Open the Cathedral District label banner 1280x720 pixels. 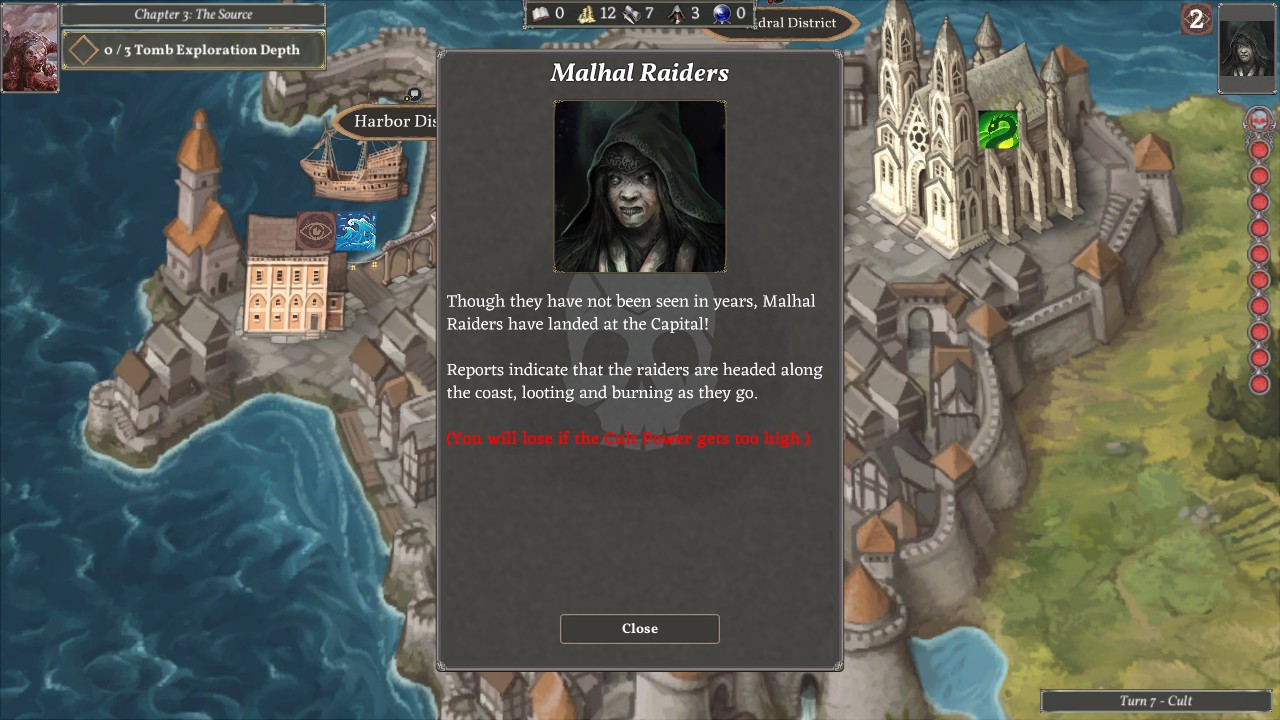pos(795,23)
